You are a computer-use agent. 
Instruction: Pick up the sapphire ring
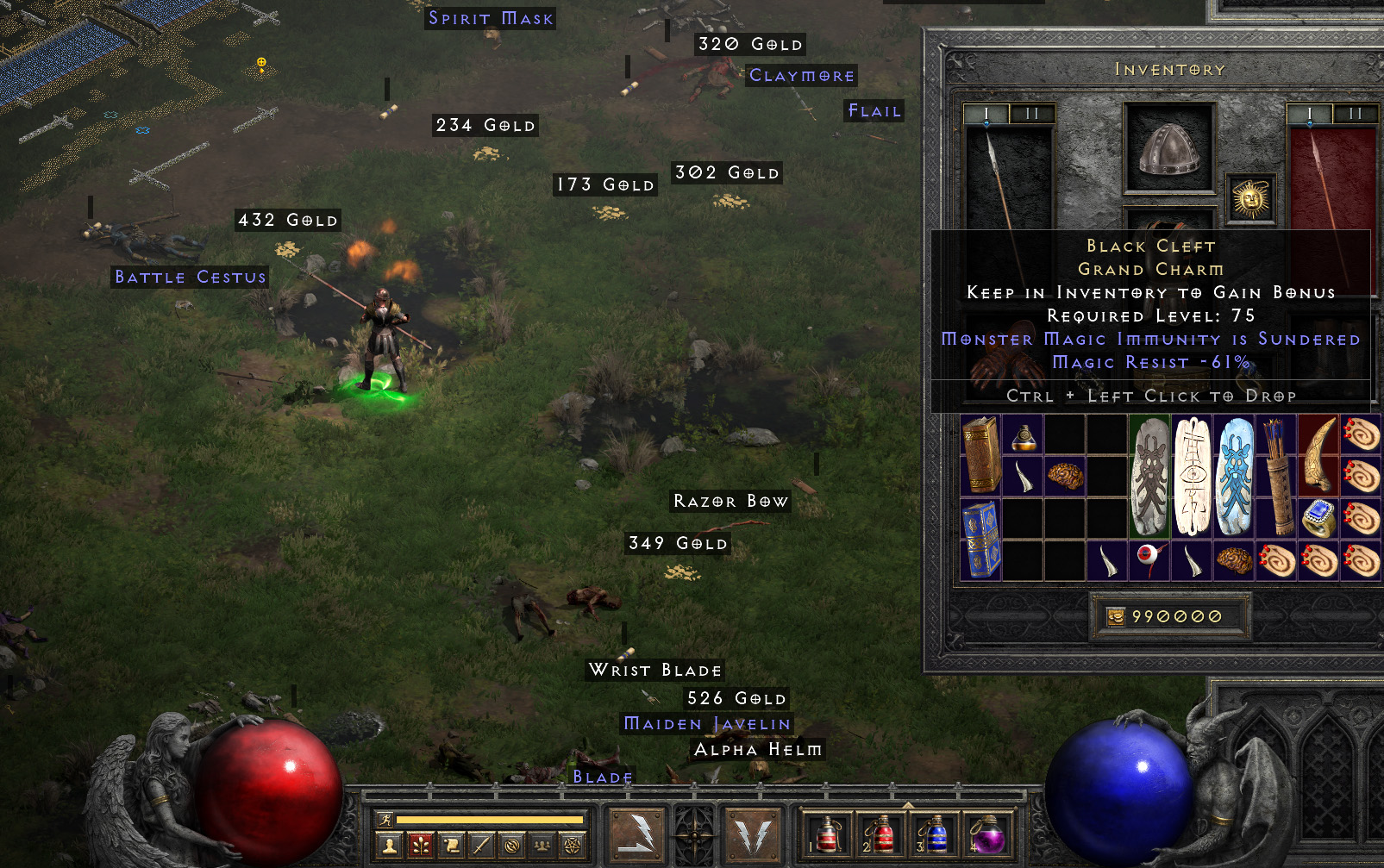(1318, 518)
